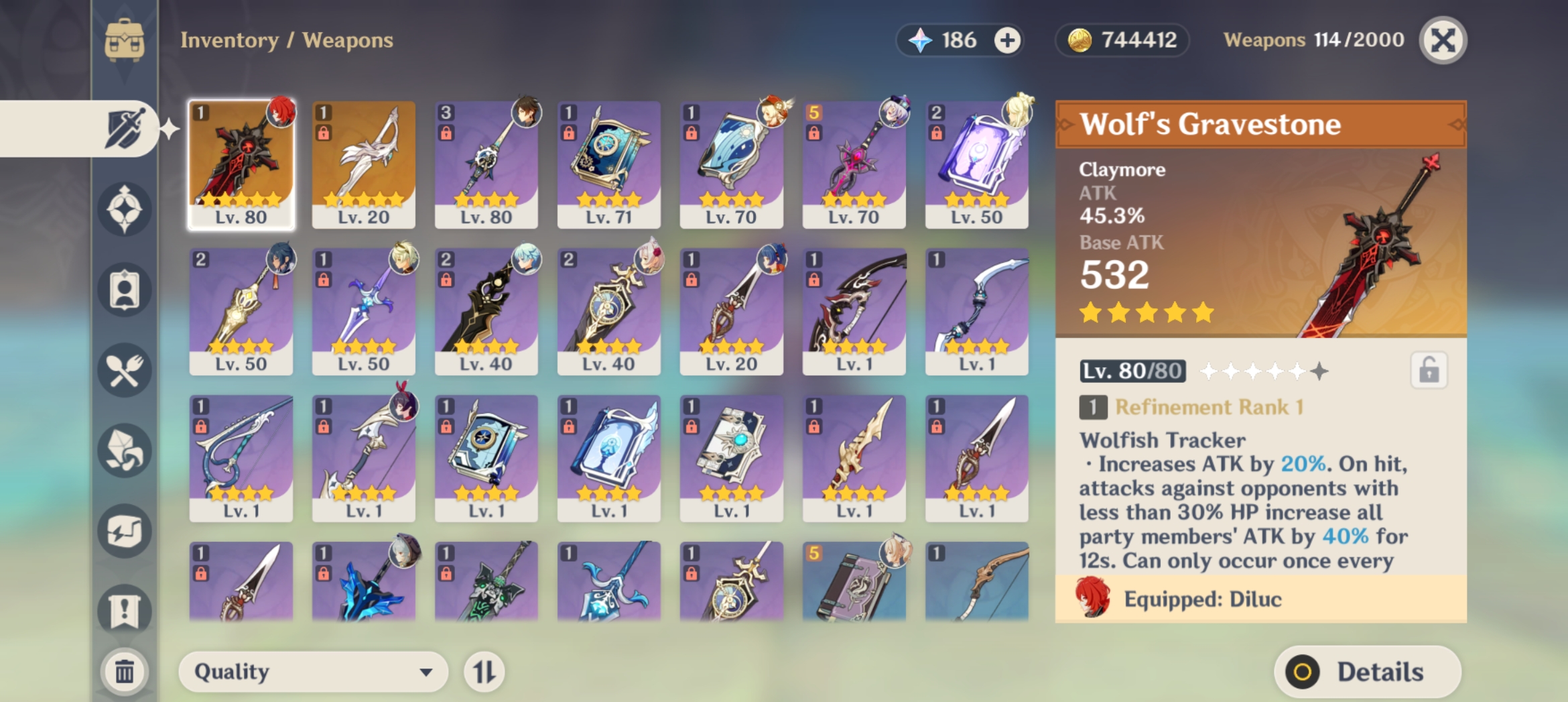Screen dimensions: 1568x702
Task: Switch to the Food tab
Action: pyautogui.click(x=125, y=370)
